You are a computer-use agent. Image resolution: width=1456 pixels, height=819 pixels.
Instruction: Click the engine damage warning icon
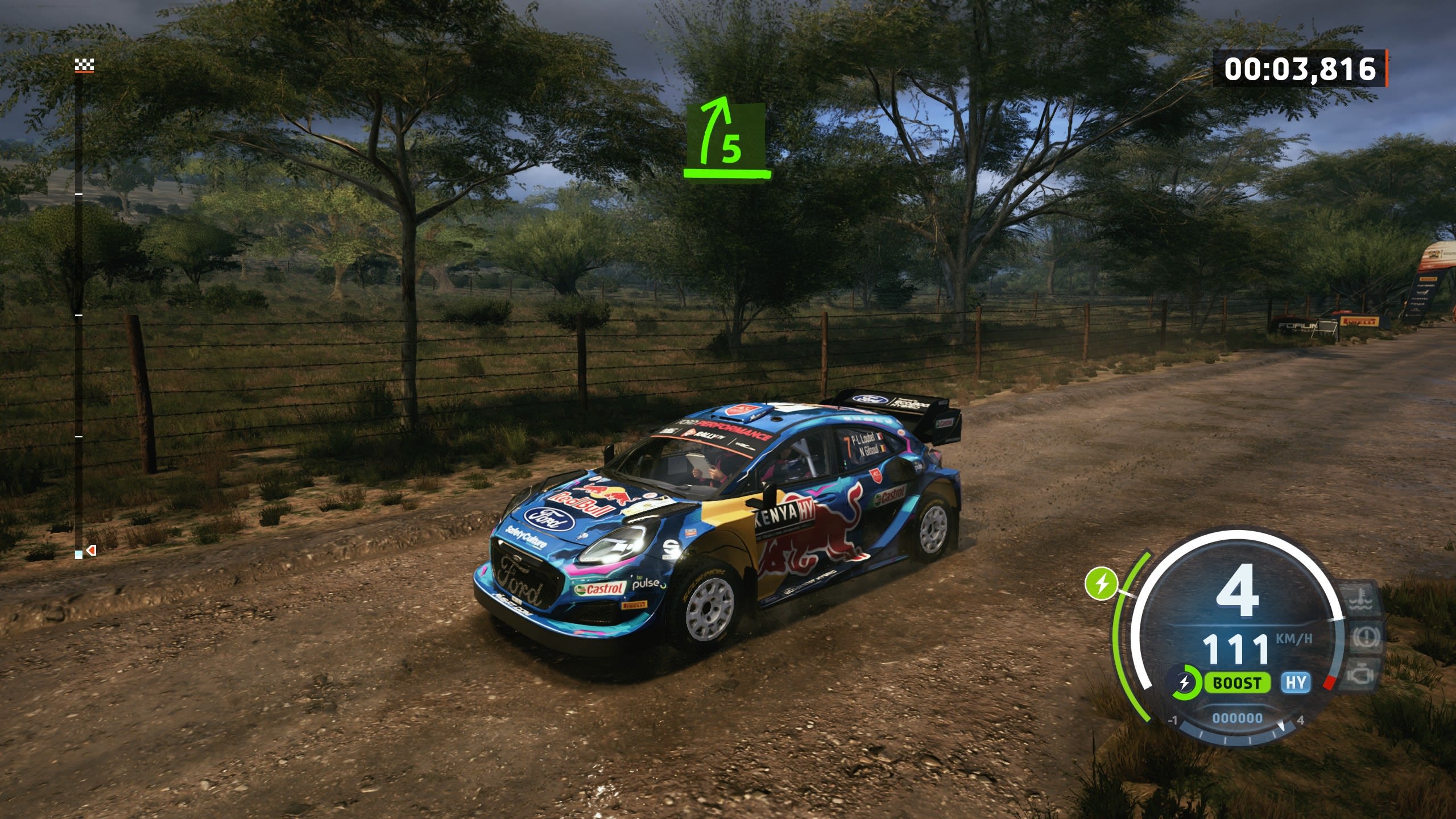pos(1364,675)
